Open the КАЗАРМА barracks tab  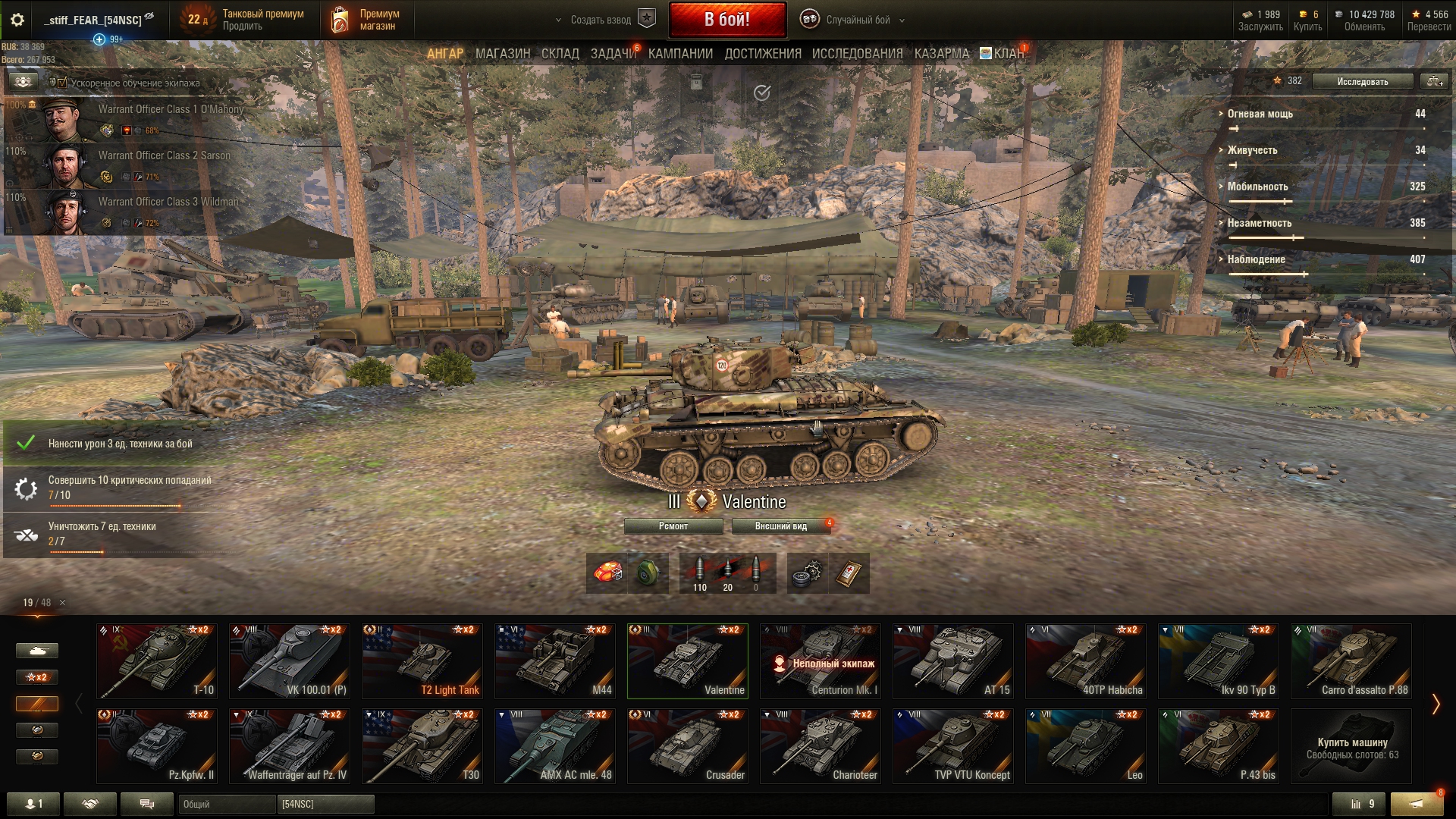coord(941,54)
